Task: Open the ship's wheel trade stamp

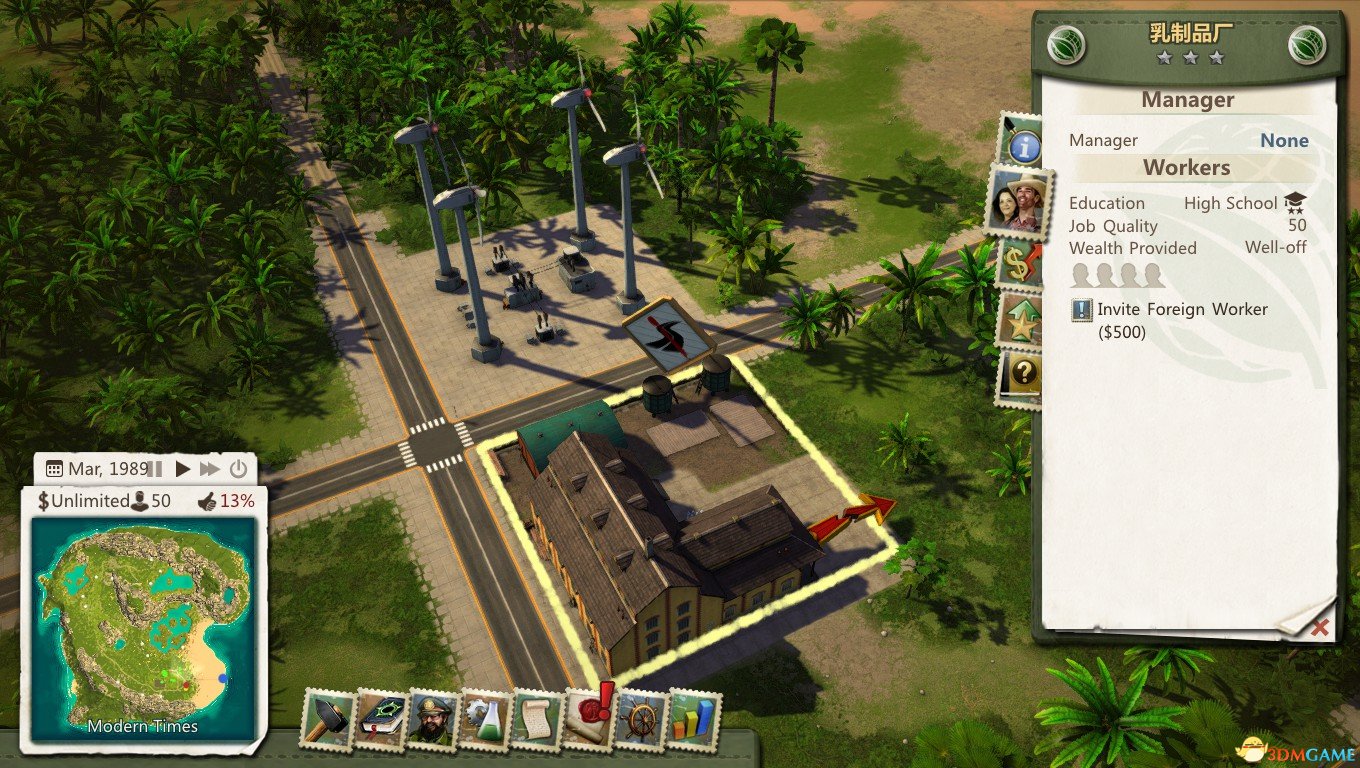Action: coord(641,719)
